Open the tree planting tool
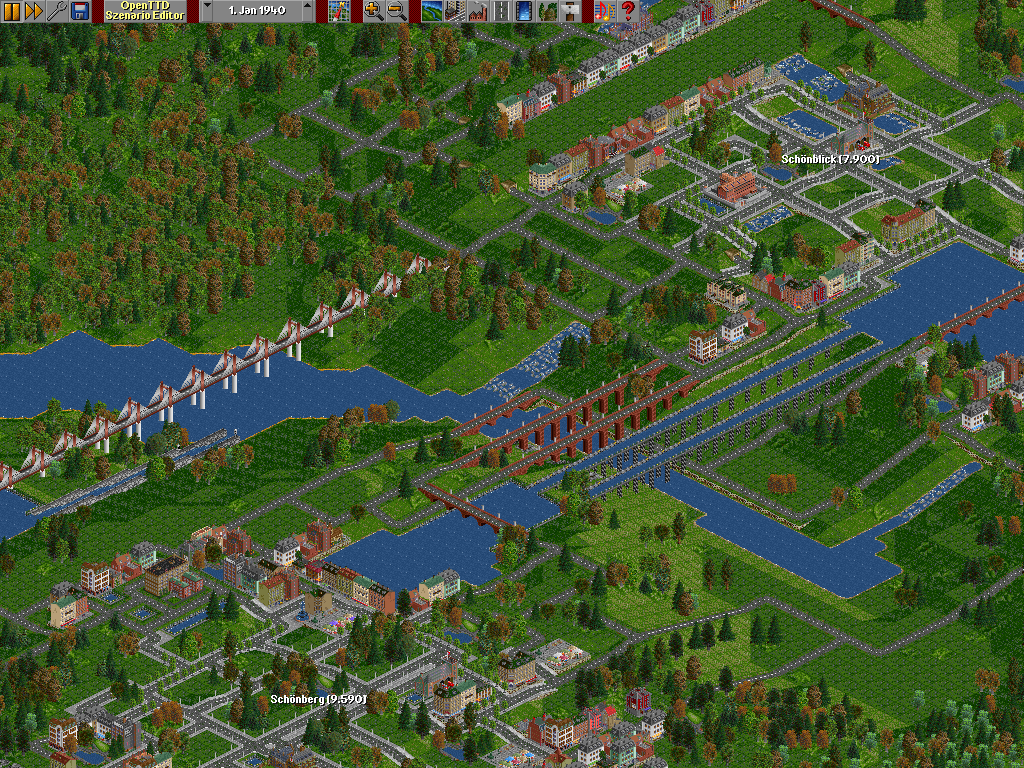The height and width of the screenshot is (768, 1024). click(x=547, y=11)
